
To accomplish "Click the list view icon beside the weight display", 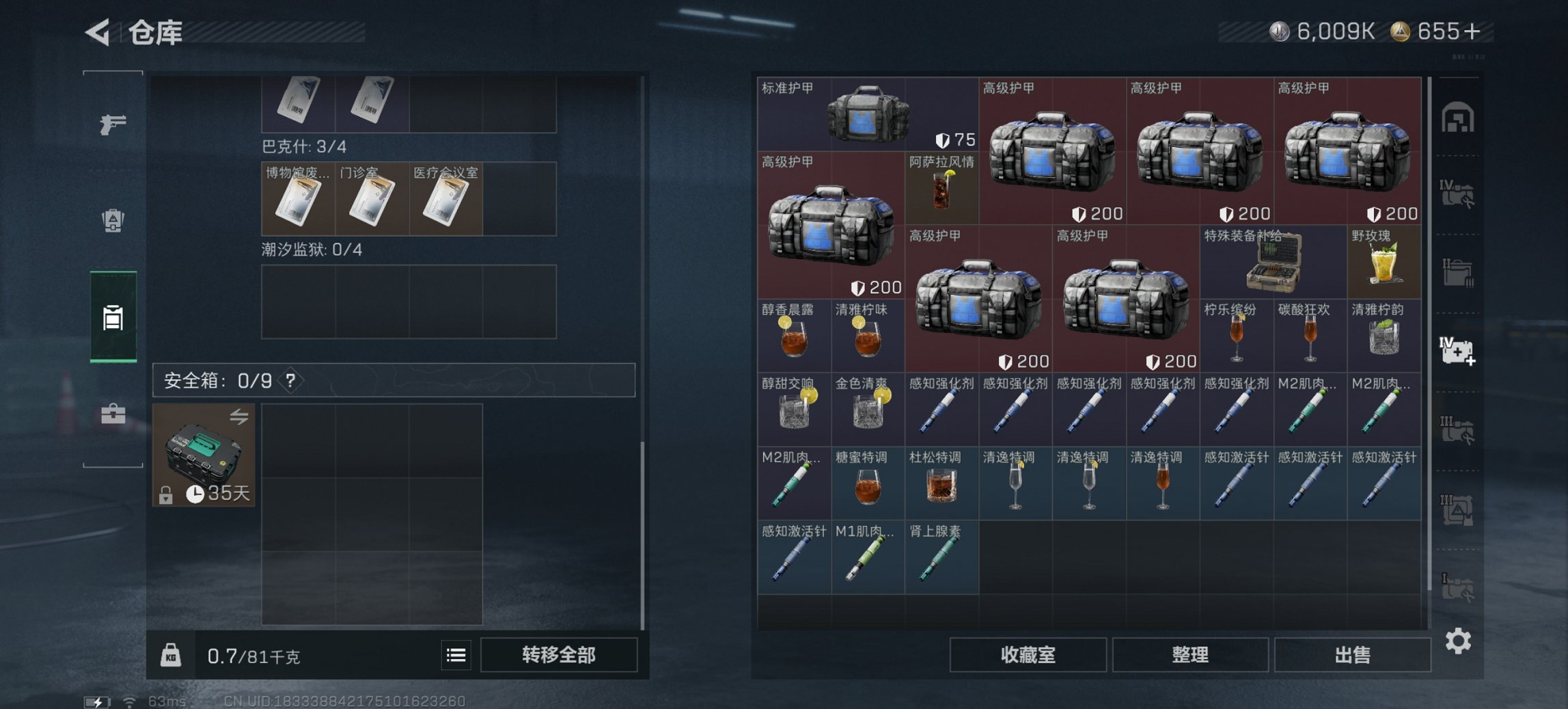I will (456, 655).
